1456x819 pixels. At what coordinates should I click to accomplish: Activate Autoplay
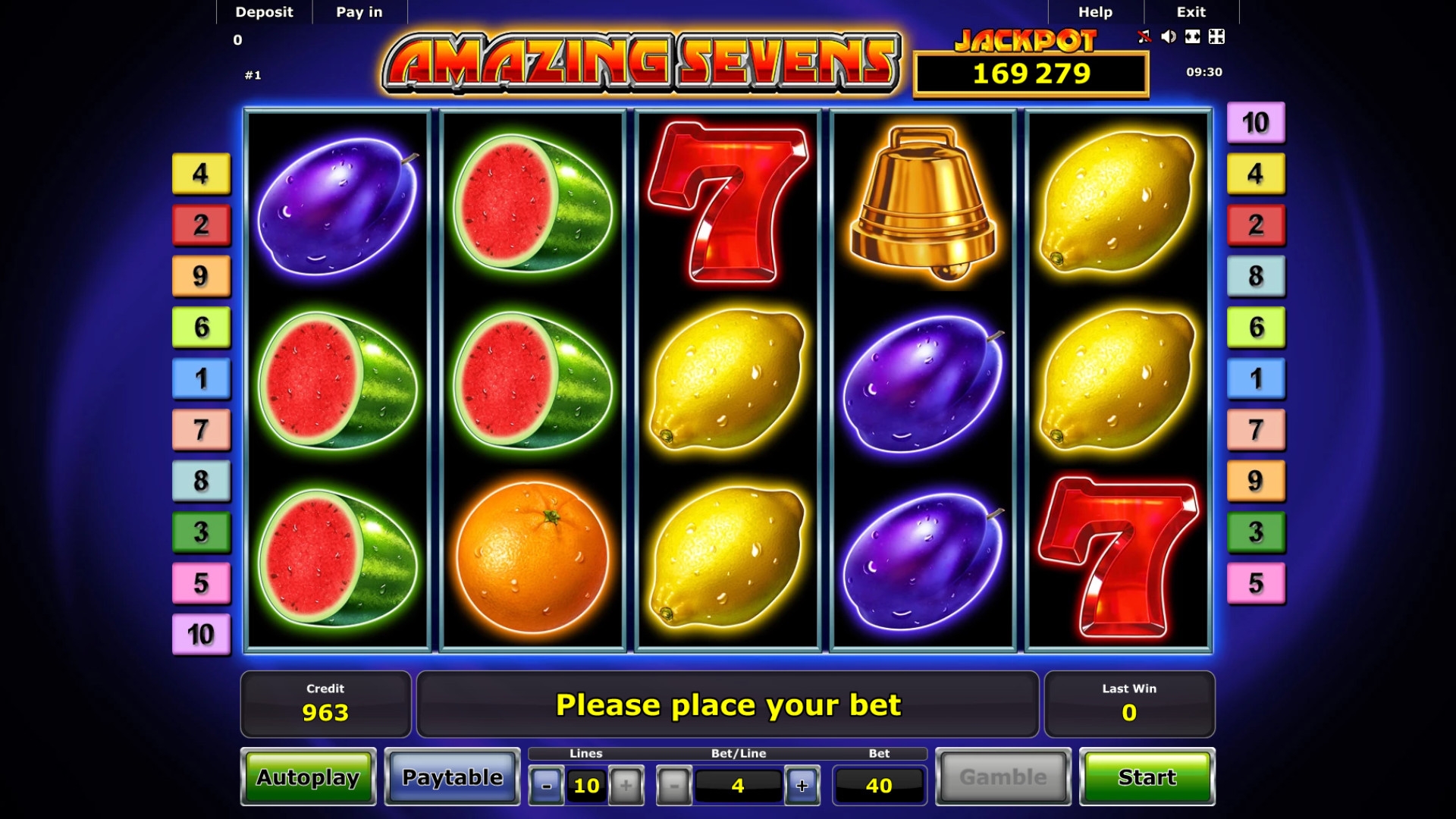coord(308,777)
